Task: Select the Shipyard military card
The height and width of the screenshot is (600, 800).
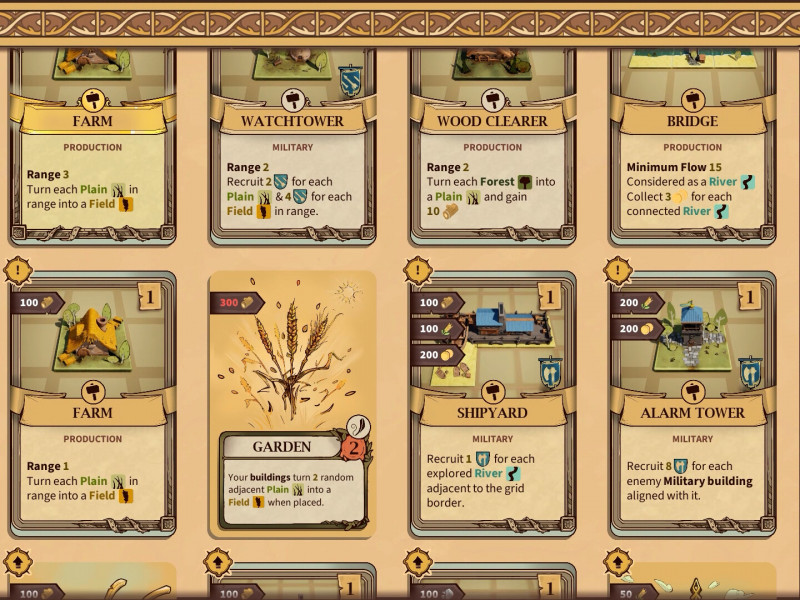Action: [492, 410]
